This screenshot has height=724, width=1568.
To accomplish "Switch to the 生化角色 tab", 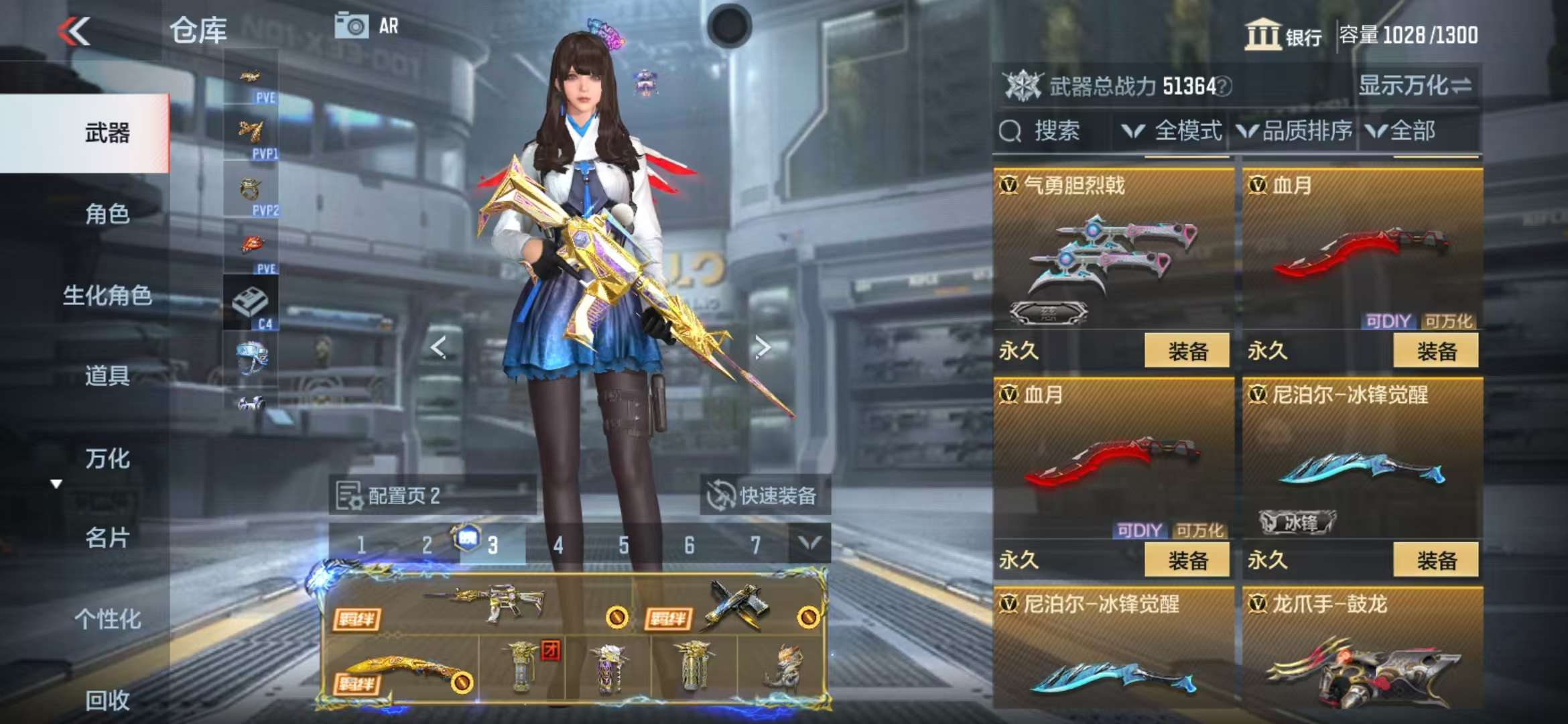I will pyautogui.click(x=107, y=295).
